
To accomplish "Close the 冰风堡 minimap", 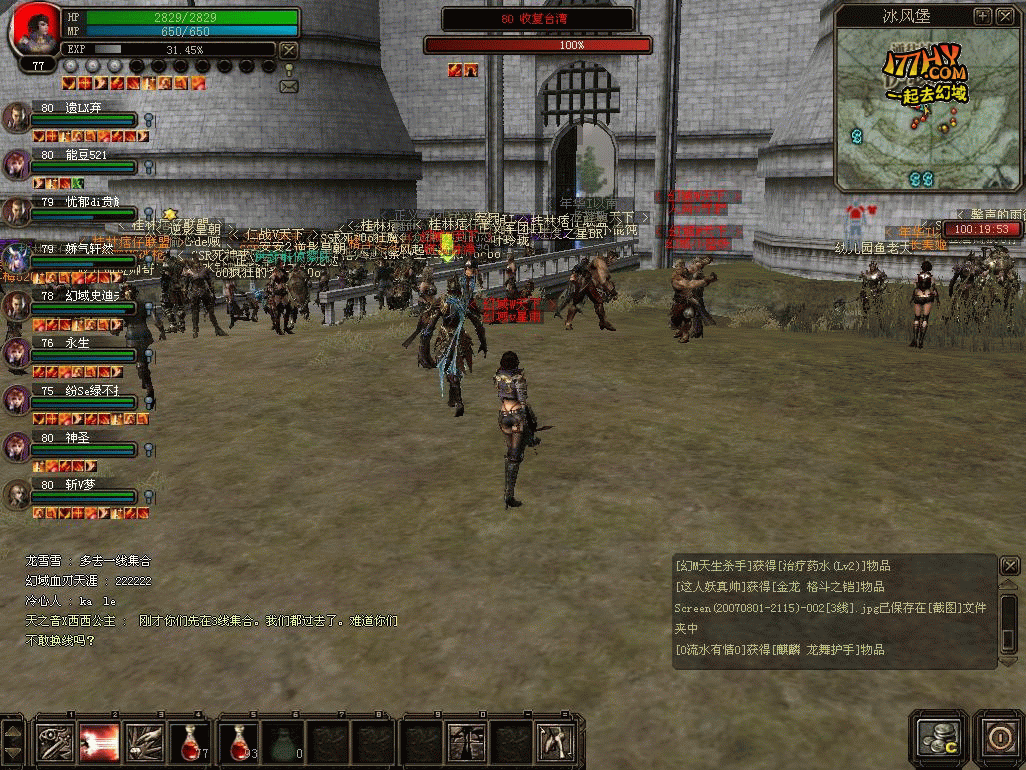I will tap(1003, 16).
